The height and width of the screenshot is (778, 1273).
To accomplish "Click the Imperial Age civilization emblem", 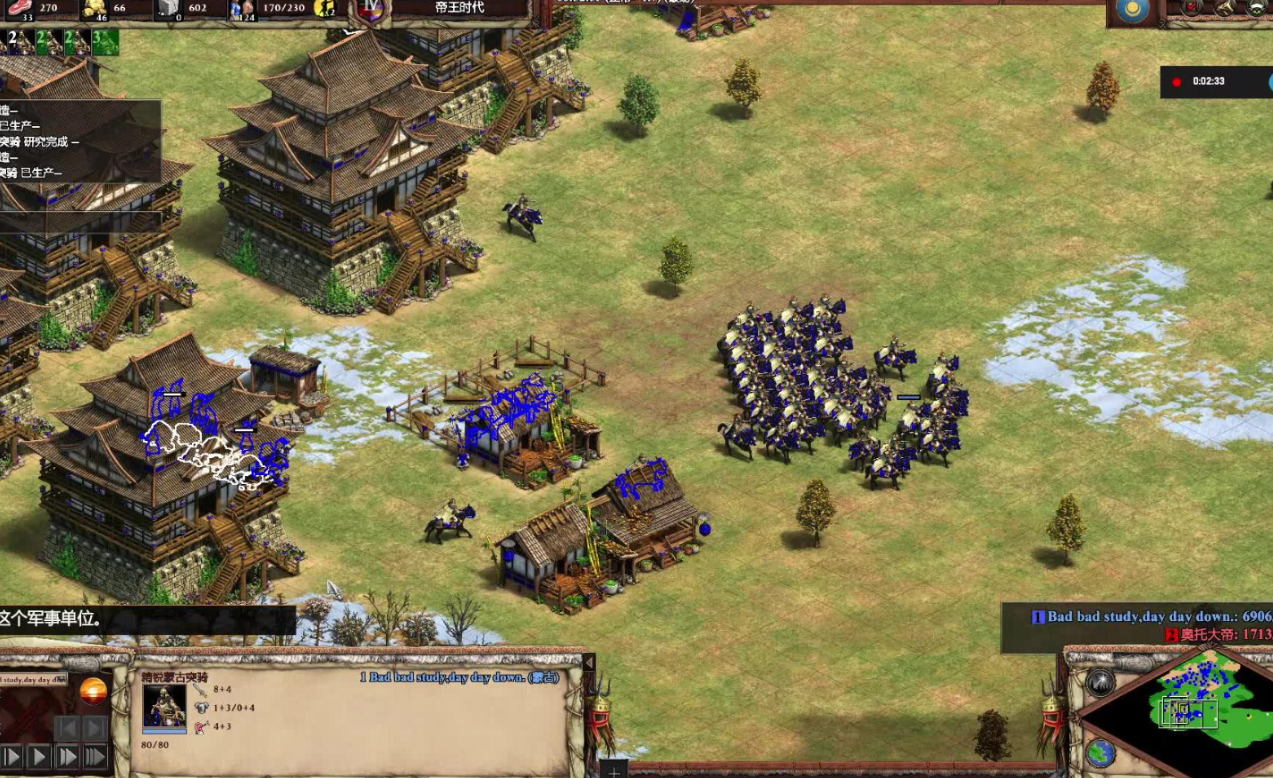I will (372, 9).
